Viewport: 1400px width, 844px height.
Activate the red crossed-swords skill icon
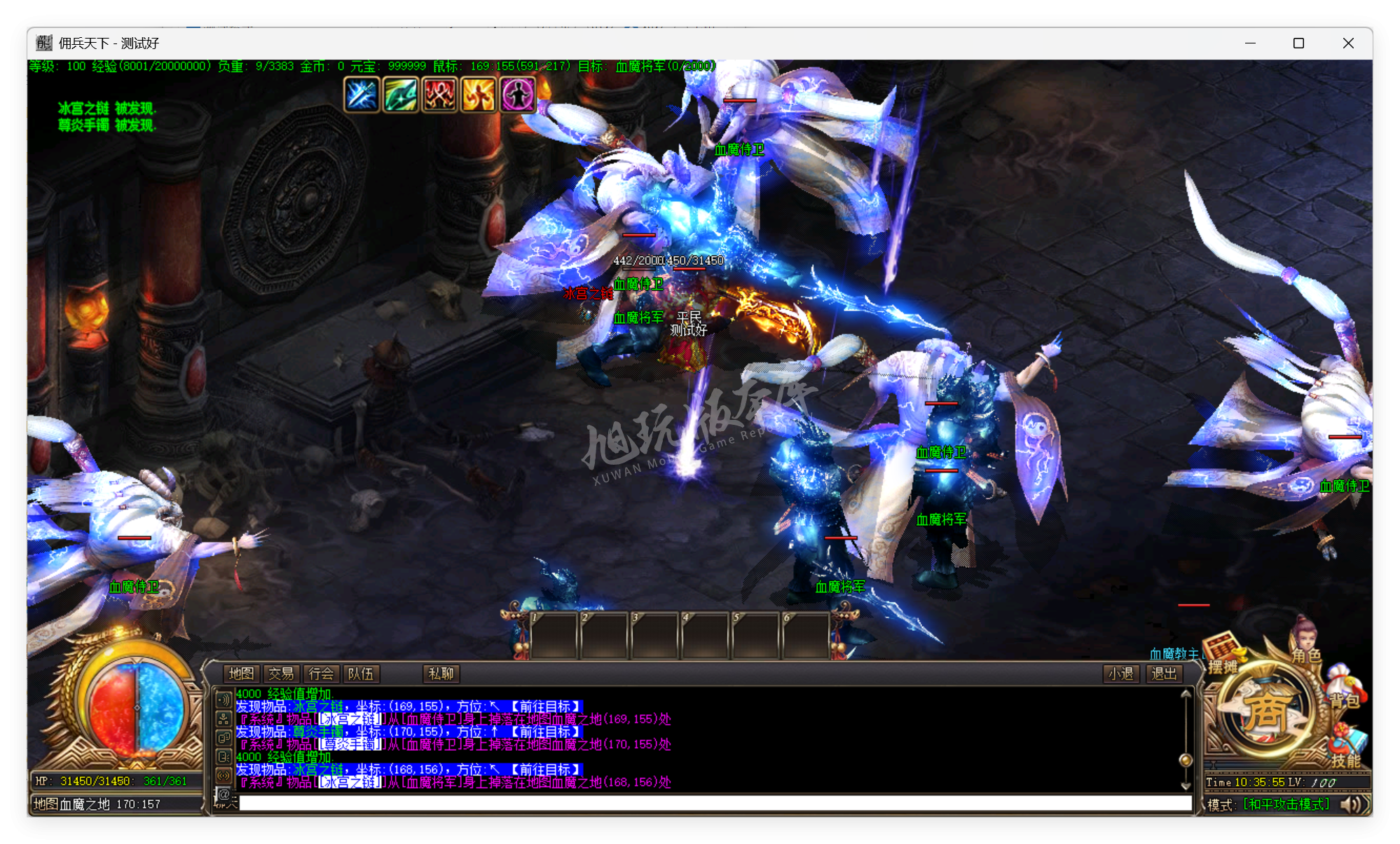click(440, 93)
